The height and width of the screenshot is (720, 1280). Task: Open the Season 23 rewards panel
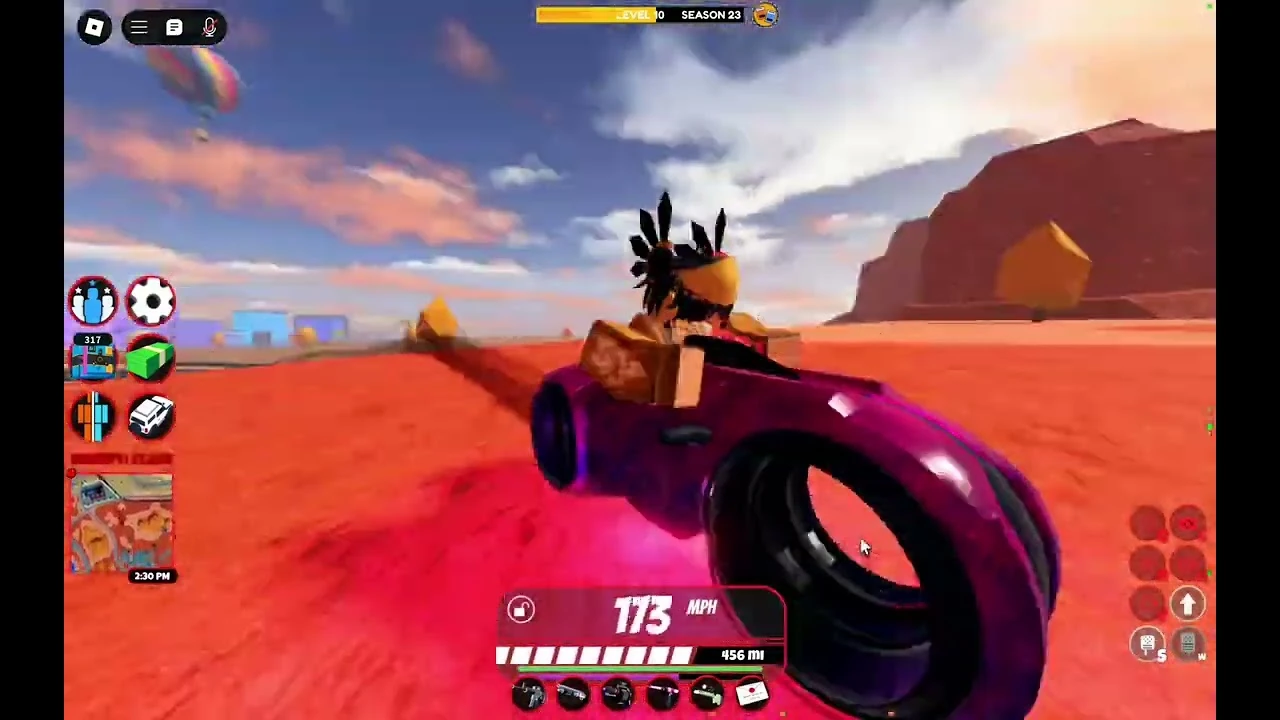coord(710,14)
